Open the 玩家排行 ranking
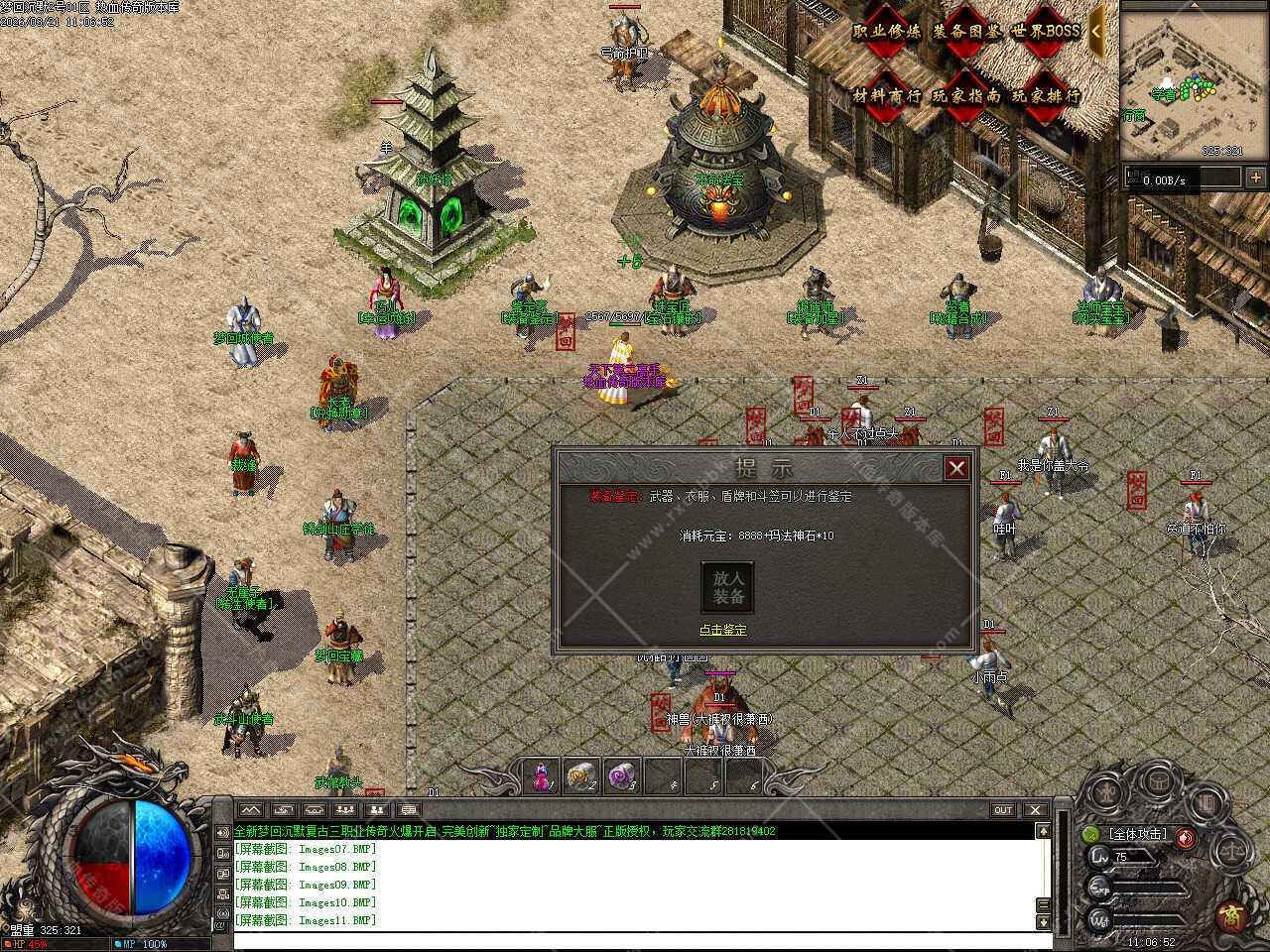Image resolution: width=1270 pixels, height=952 pixels. point(1046,96)
